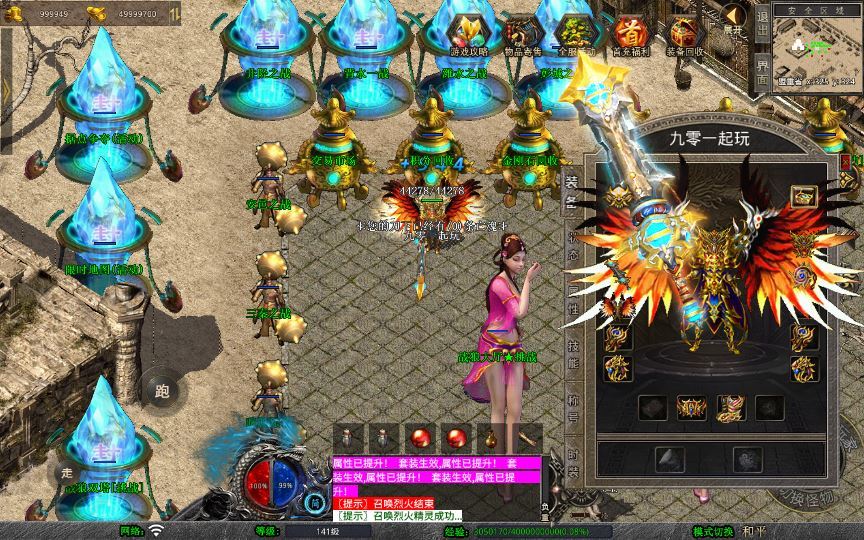
Task: Click the 界面 interface button
Action: pos(762,72)
